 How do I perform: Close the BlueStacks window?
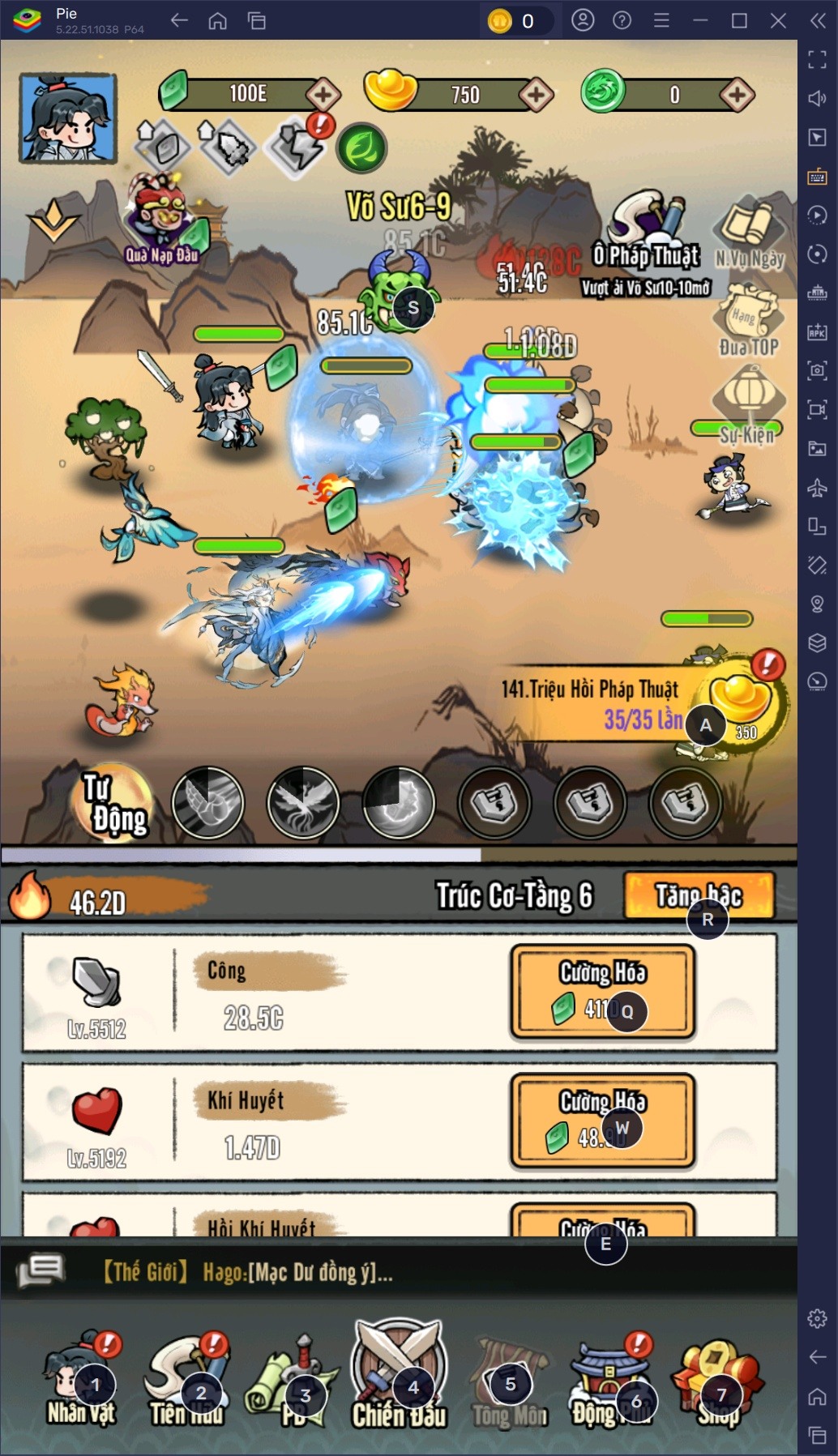pos(778,20)
